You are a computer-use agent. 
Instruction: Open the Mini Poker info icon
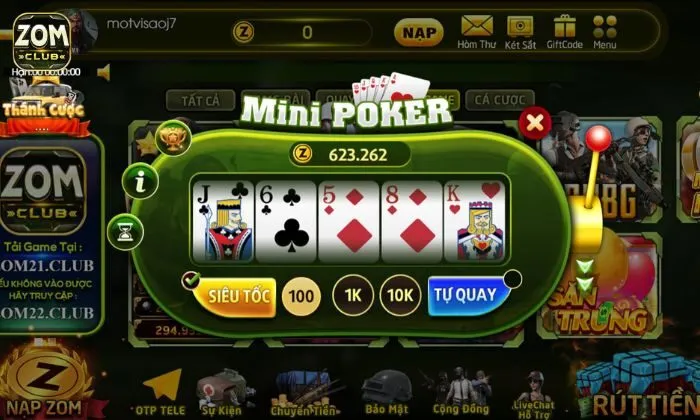[141, 181]
